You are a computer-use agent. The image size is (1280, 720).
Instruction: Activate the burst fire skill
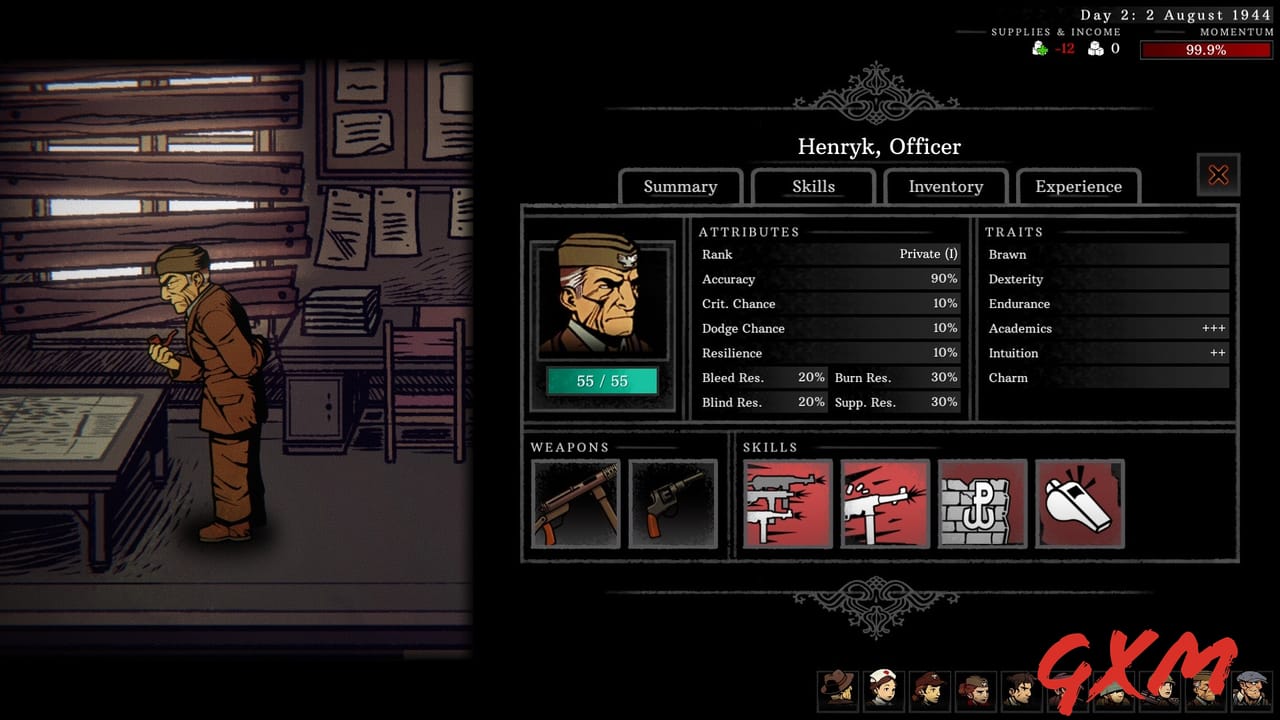[787, 503]
